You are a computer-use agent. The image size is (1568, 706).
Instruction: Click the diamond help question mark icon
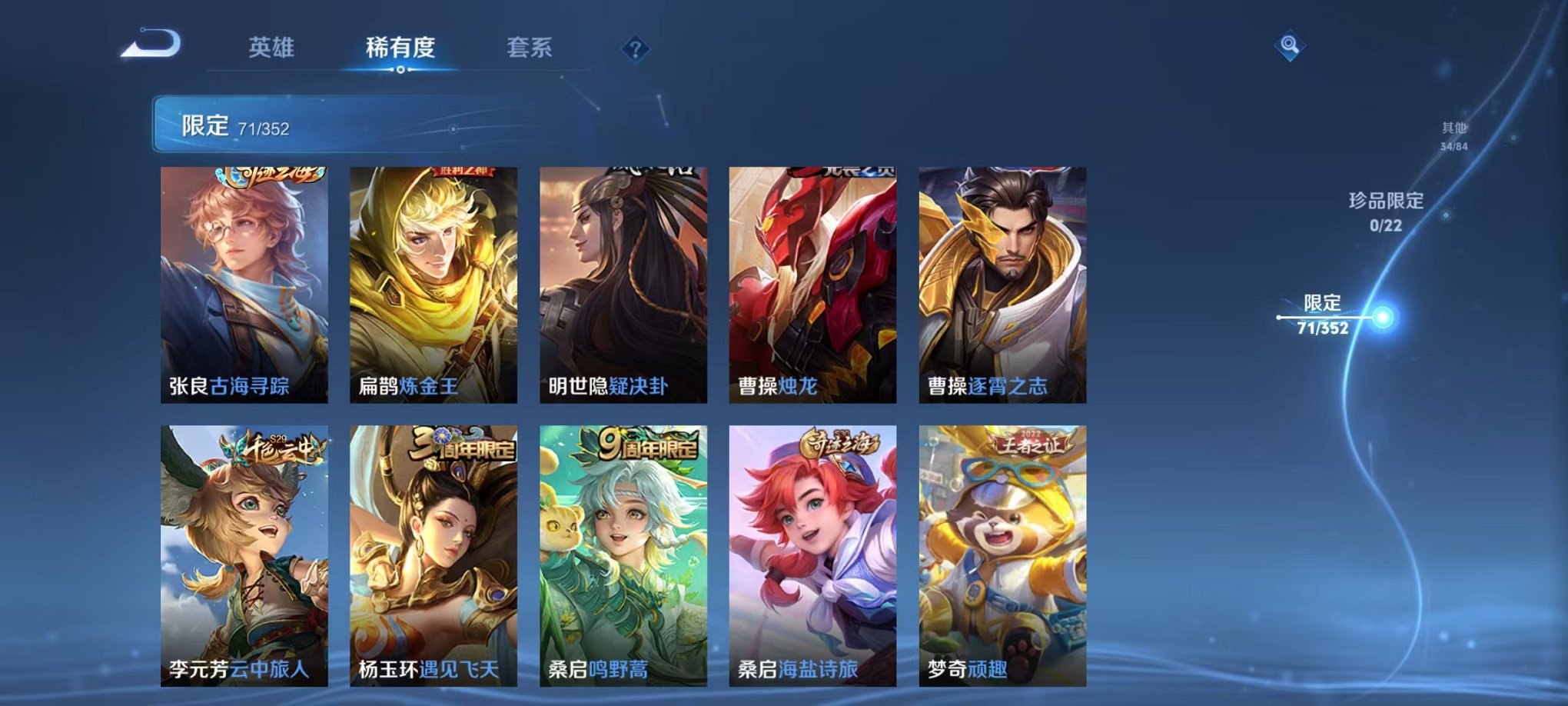[635, 49]
